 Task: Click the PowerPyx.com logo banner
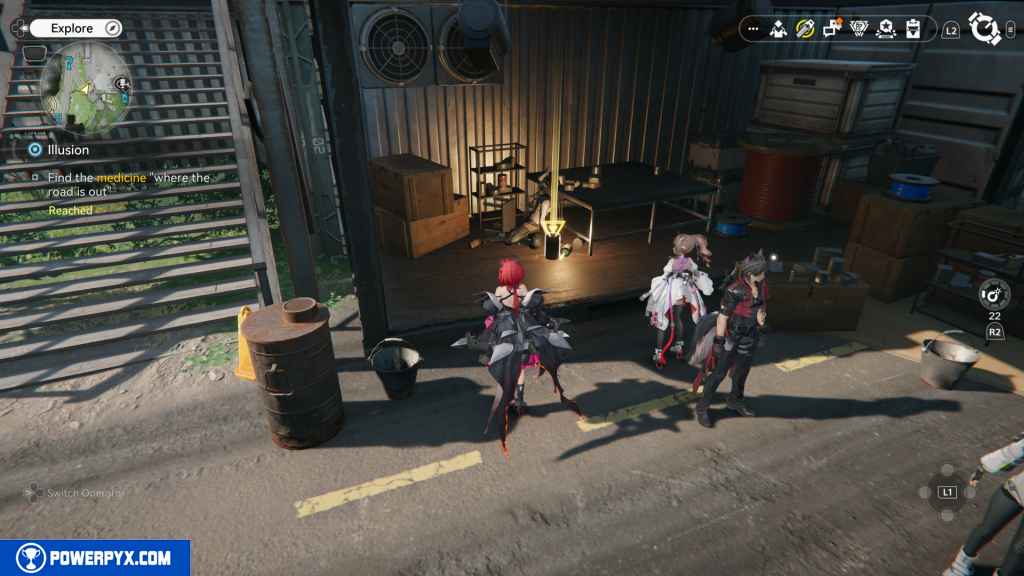[95, 558]
